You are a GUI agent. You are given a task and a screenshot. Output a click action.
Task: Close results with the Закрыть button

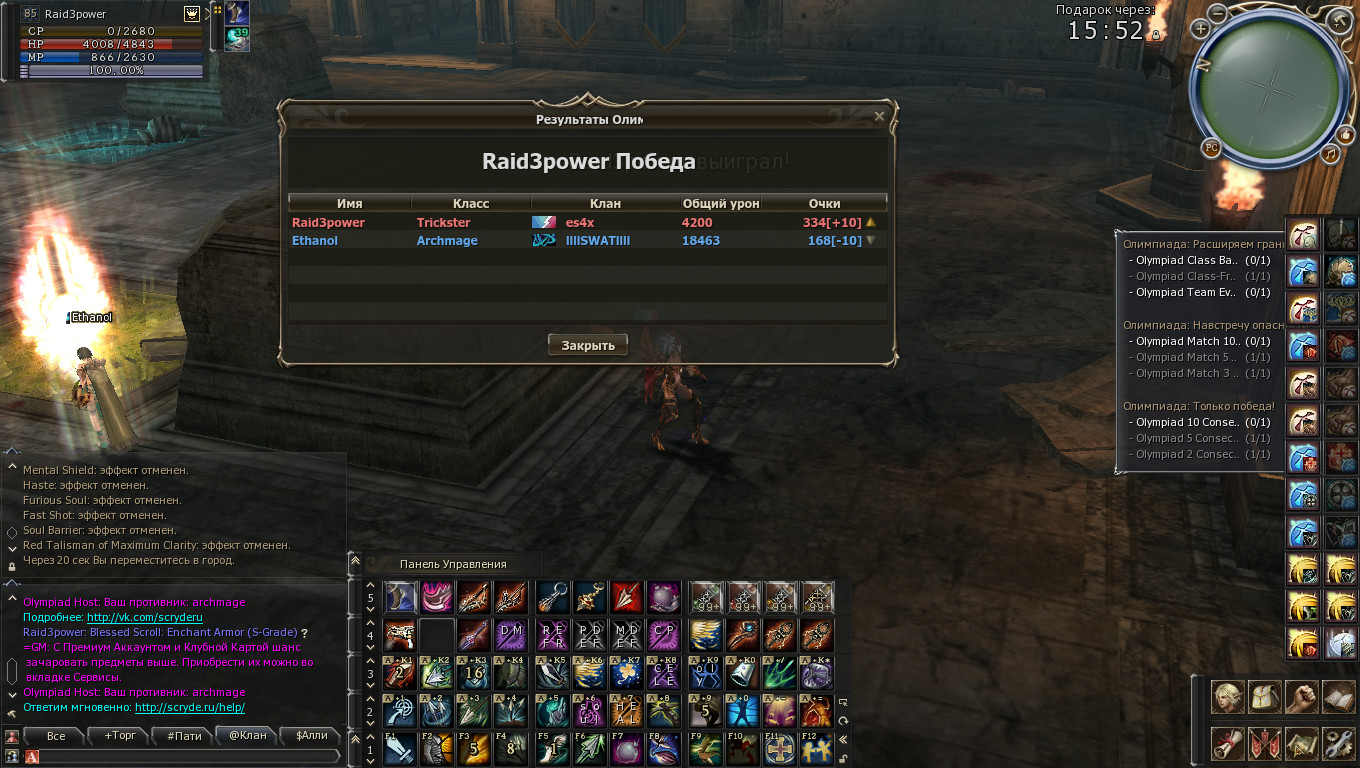click(x=587, y=345)
